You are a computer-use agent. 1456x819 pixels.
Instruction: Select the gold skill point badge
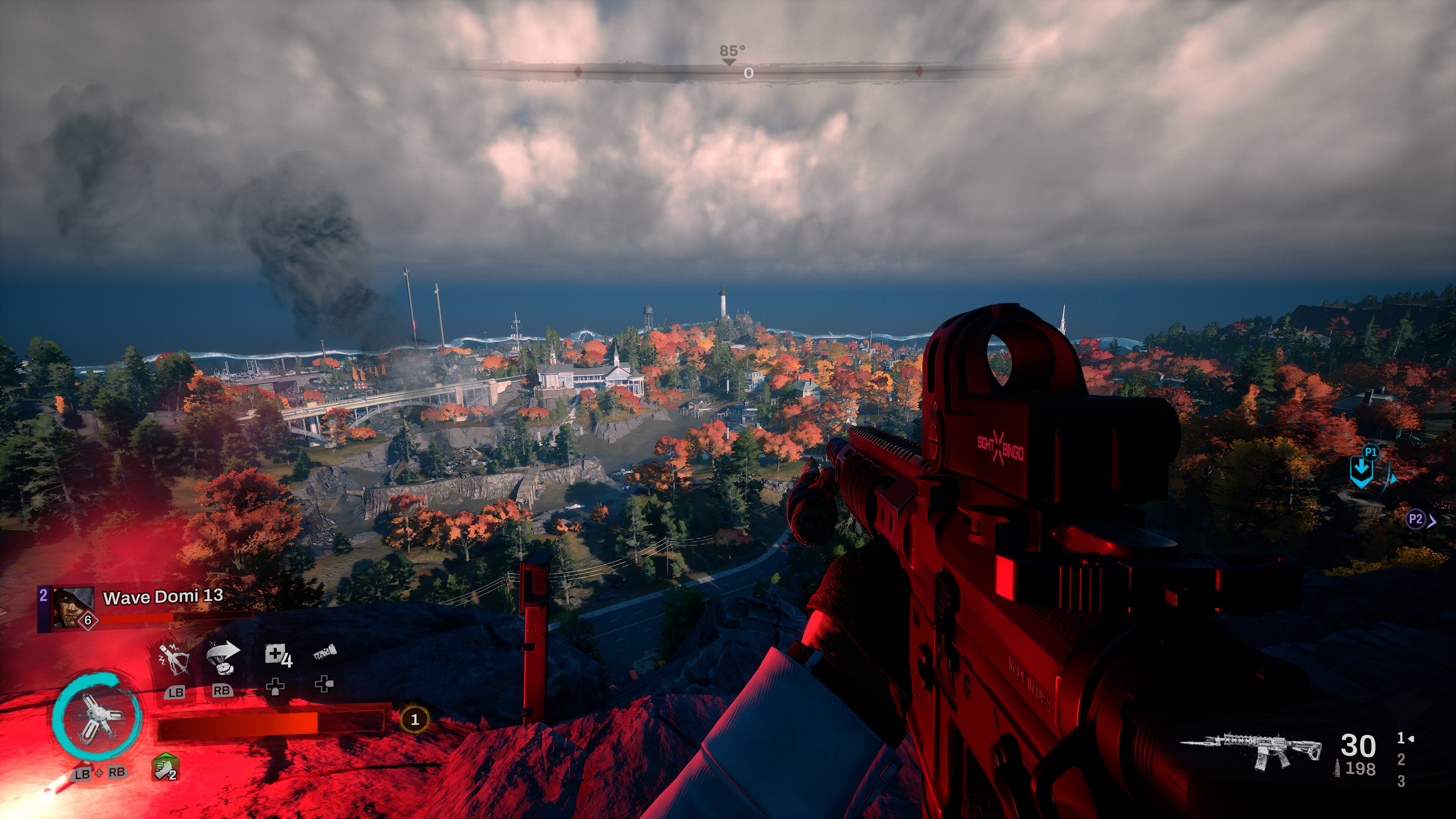point(414,720)
